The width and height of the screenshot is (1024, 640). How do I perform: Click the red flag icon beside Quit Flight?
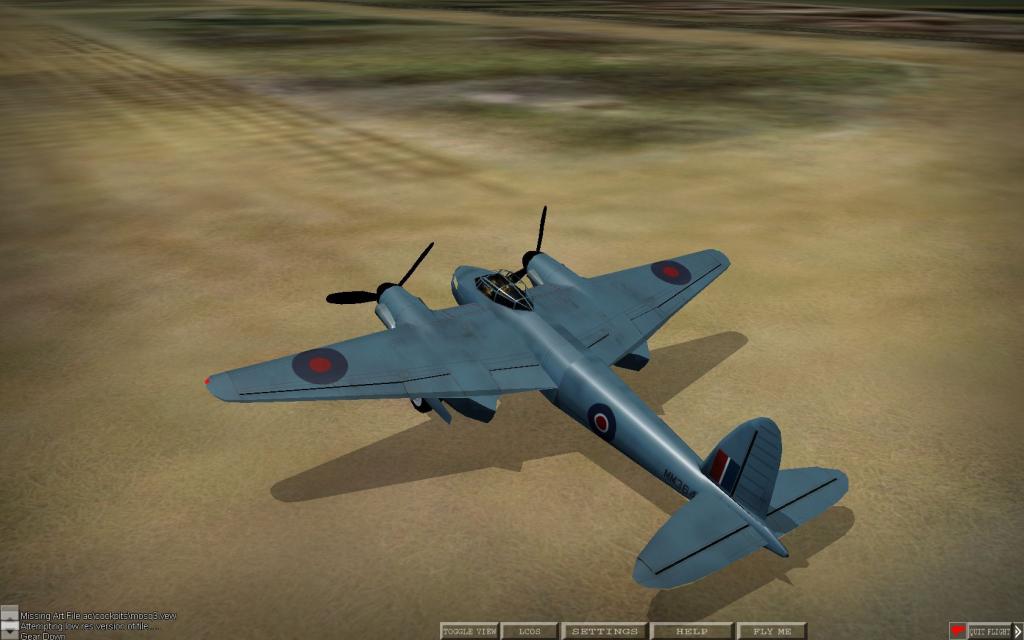coord(958,631)
